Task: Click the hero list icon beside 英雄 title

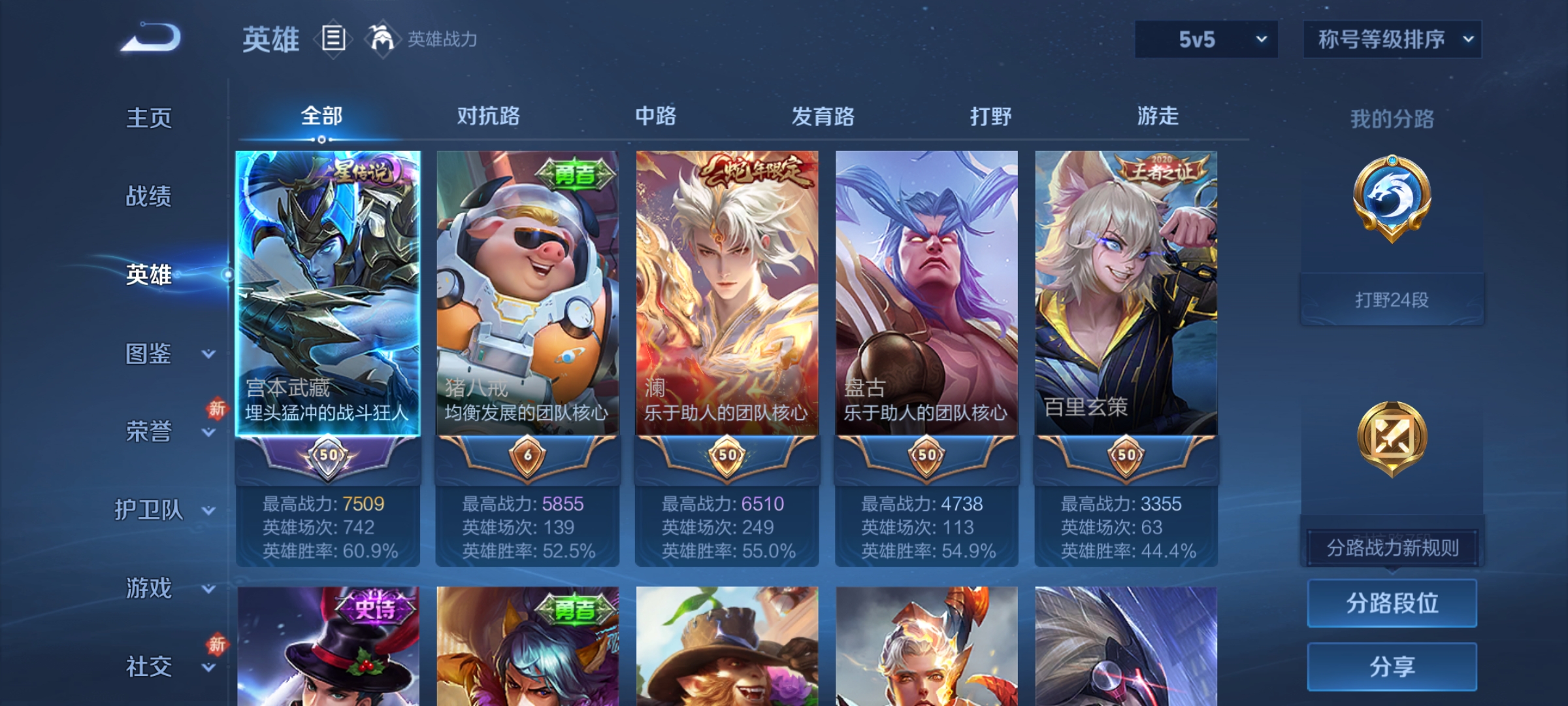Action: pos(333,39)
